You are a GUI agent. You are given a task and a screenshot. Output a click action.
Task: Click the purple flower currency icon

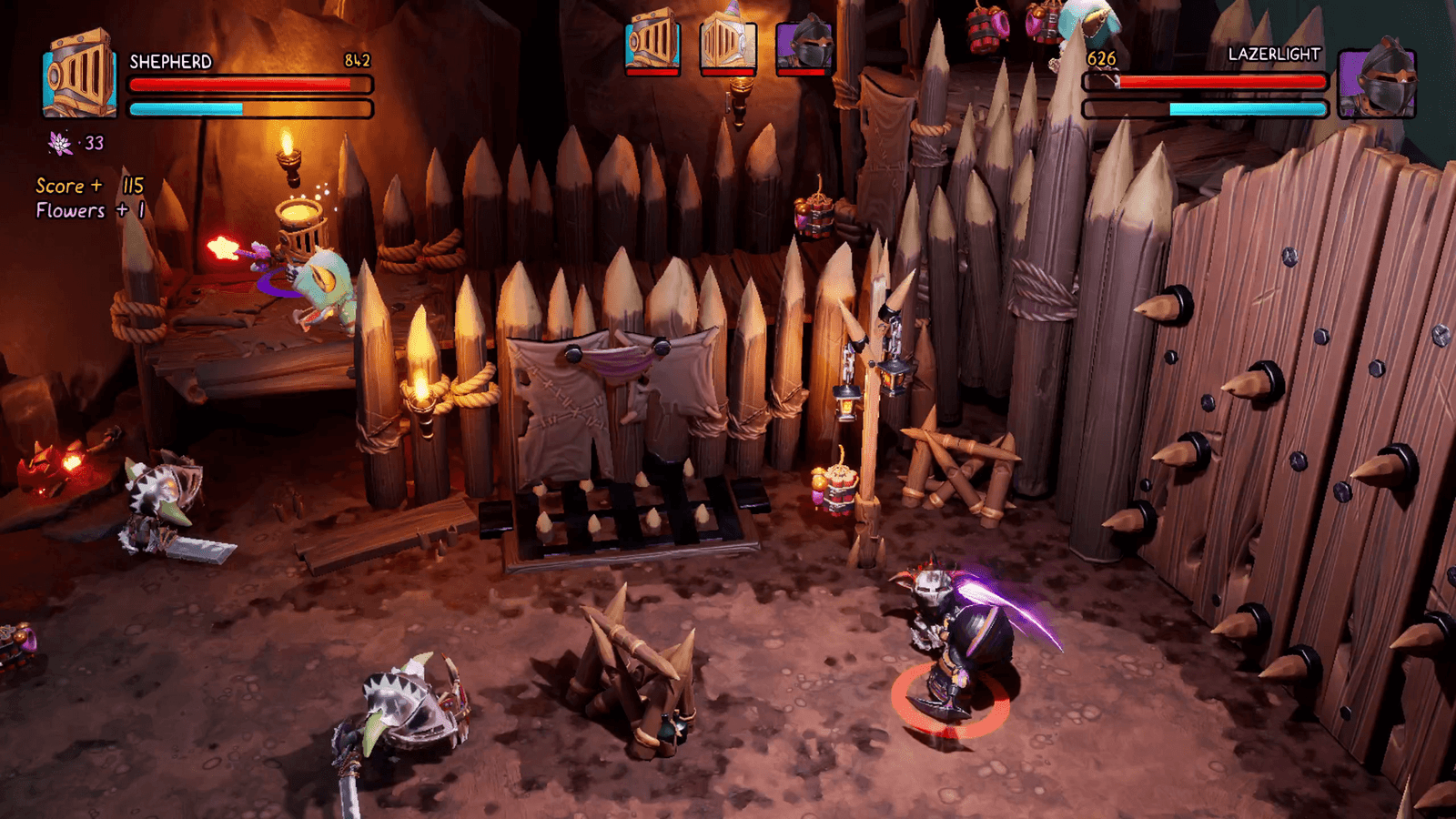[x=60, y=143]
